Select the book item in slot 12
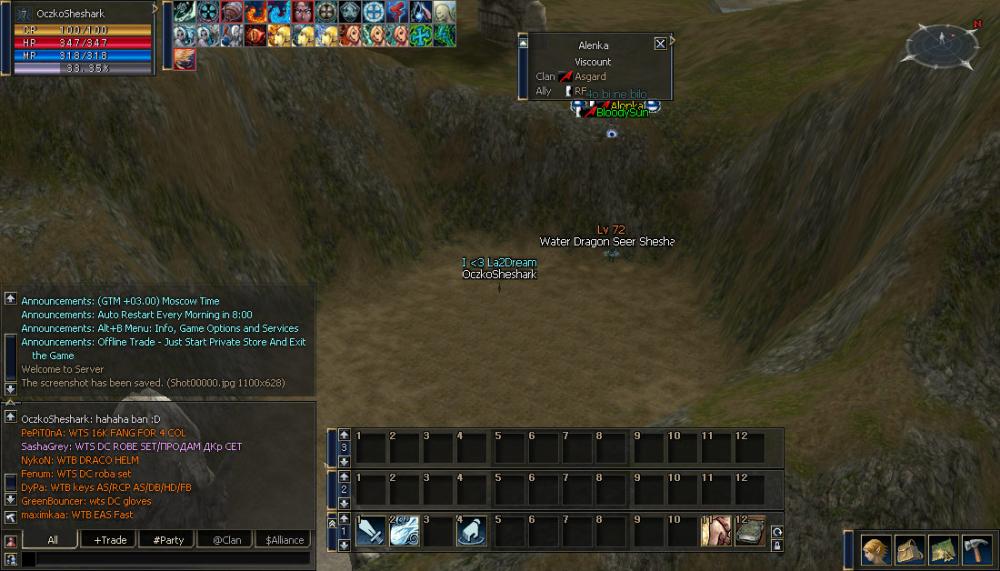The height and width of the screenshot is (571, 1000). 750,531
